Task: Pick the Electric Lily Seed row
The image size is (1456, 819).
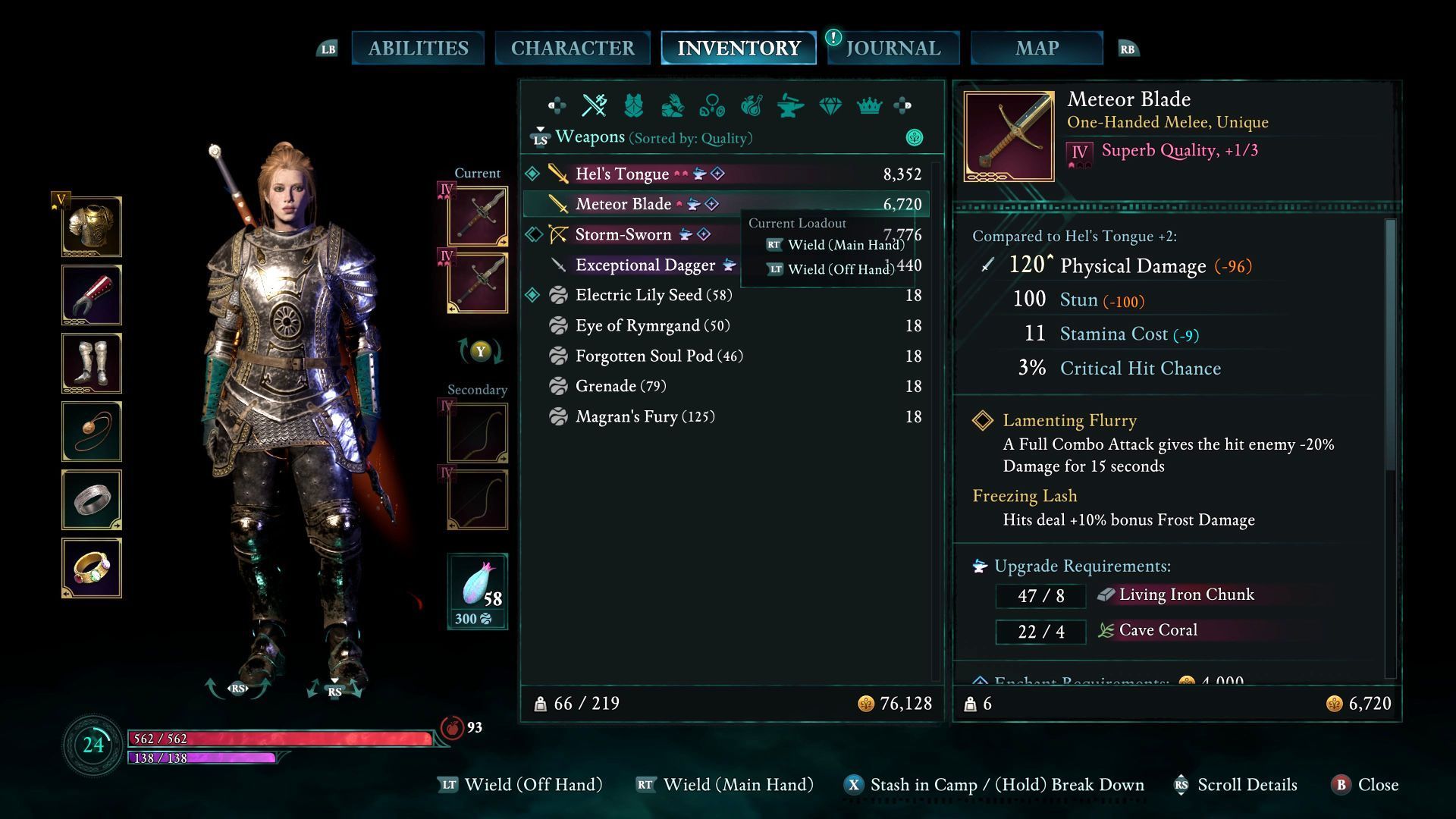Action: (653, 295)
